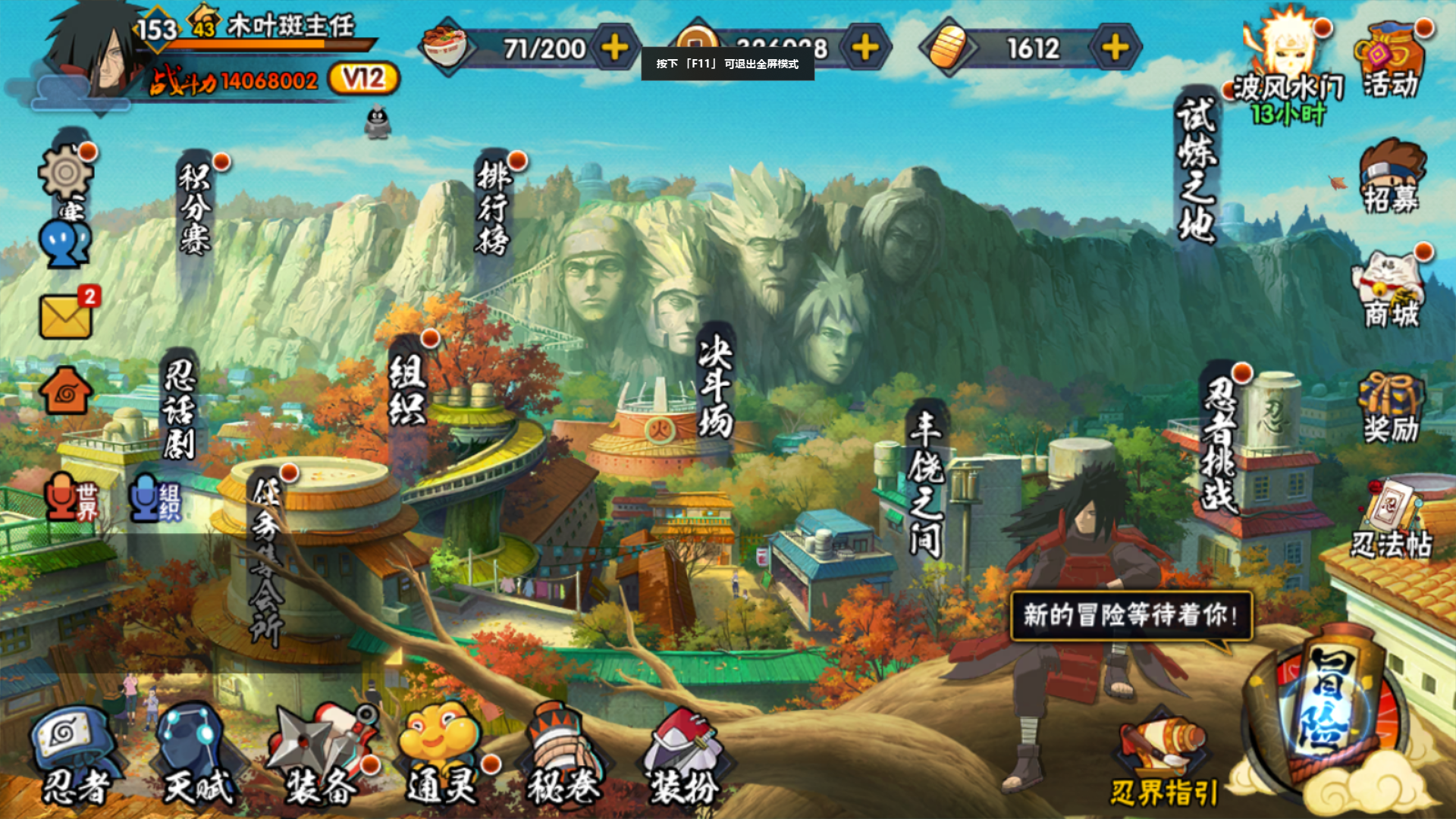
Task: Open the mail envelope inbox
Action: pos(66,316)
